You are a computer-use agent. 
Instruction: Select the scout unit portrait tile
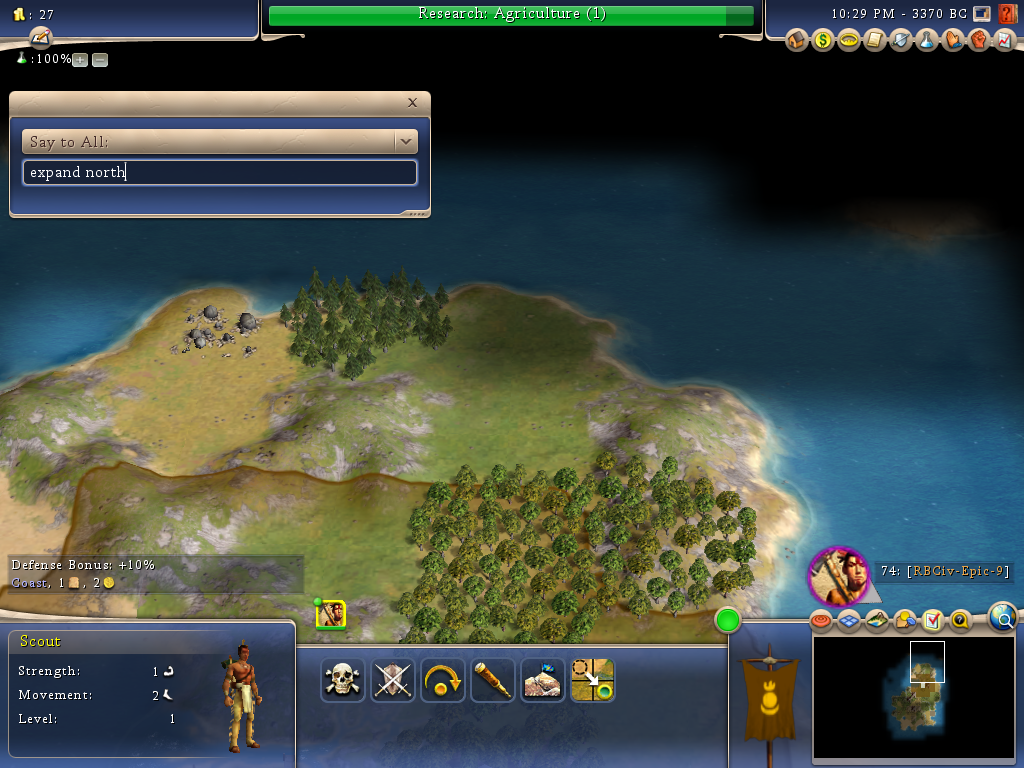coord(330,614)
